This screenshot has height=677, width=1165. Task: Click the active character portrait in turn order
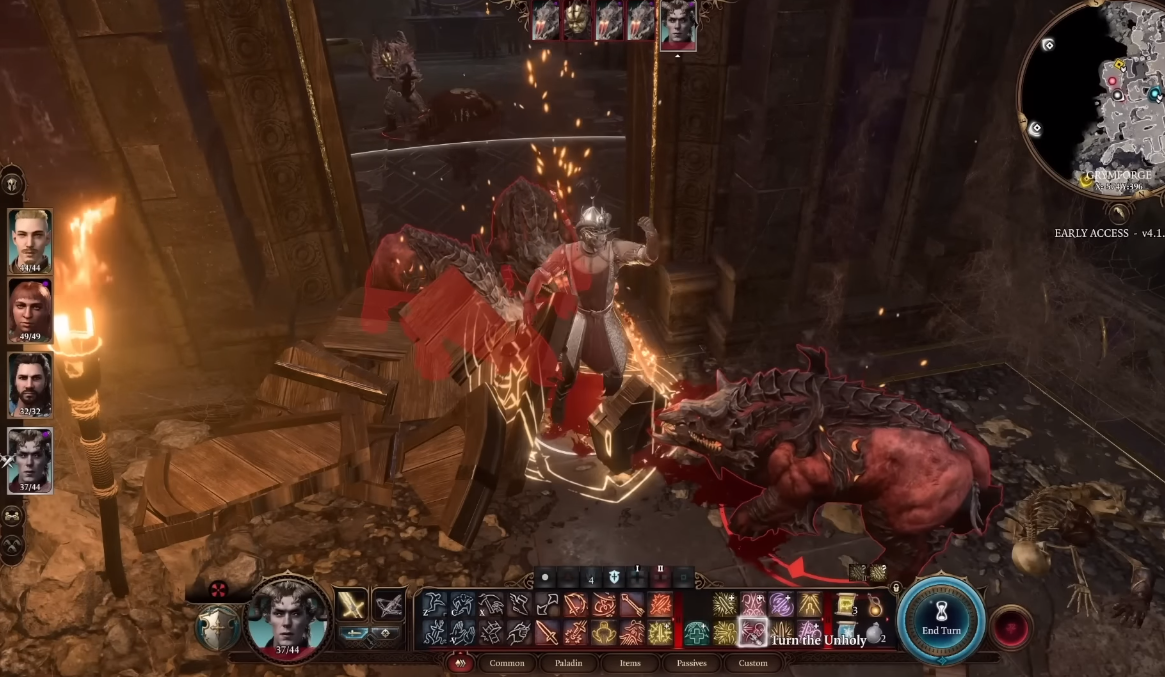click(x=678, y=22)
